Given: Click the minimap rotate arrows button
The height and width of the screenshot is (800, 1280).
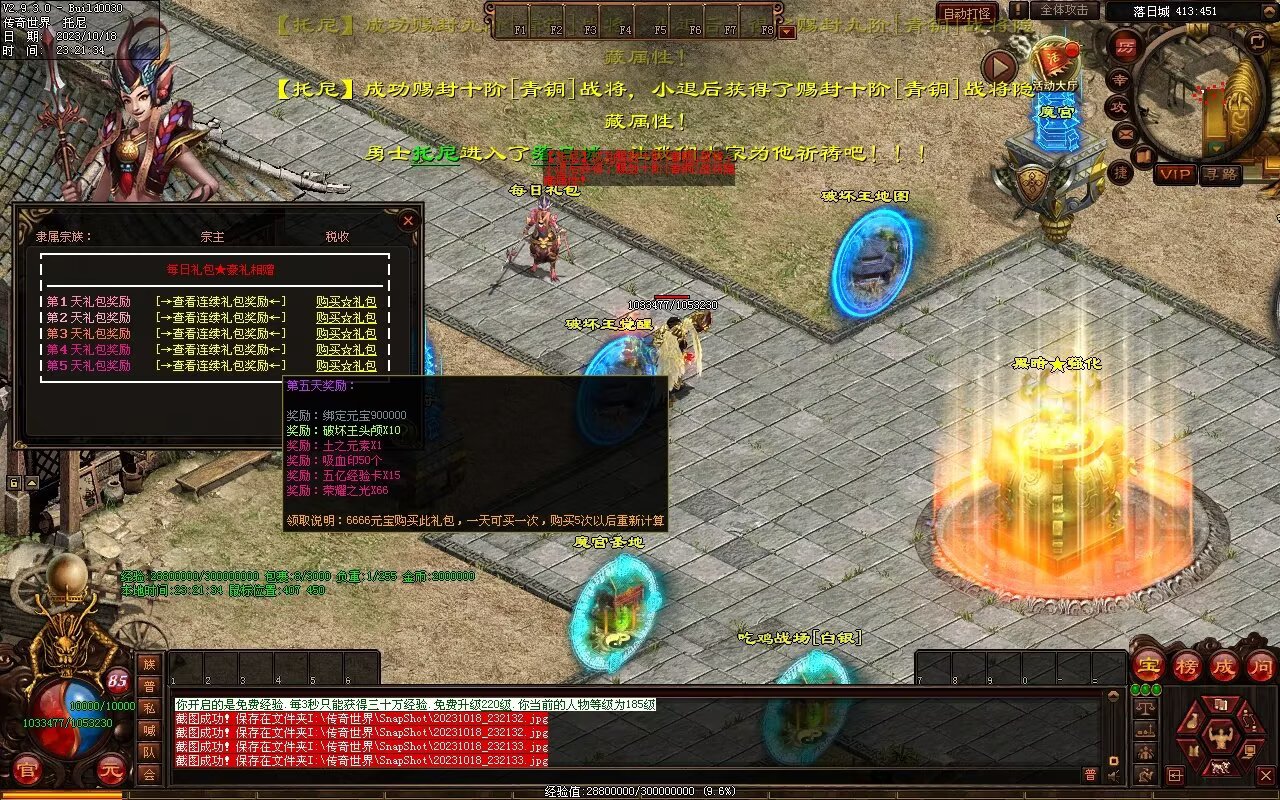Looking at the screenshot, I should (1257, 40).
